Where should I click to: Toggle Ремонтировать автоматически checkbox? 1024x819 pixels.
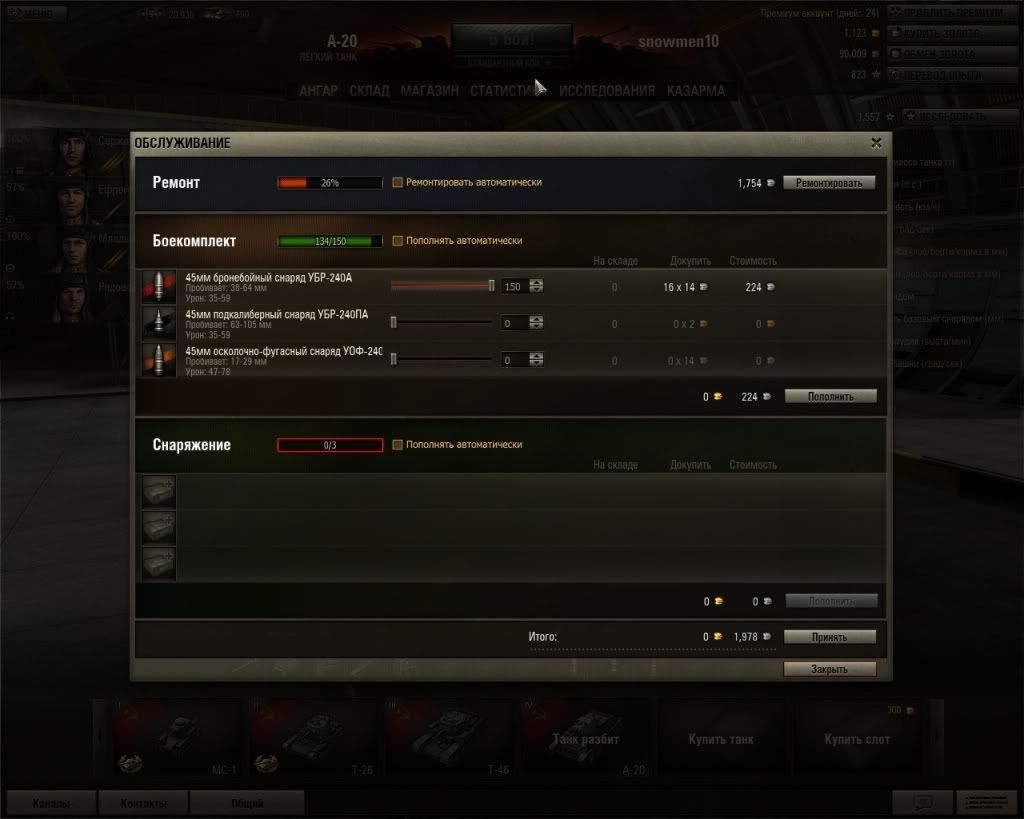398,183
